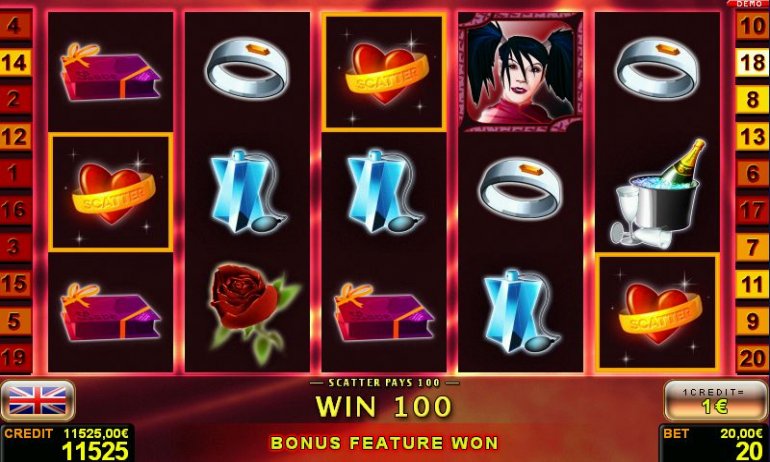Click payline number 20
The width and height of the screenshot is (770, 462).
click(x=752, y=357)
